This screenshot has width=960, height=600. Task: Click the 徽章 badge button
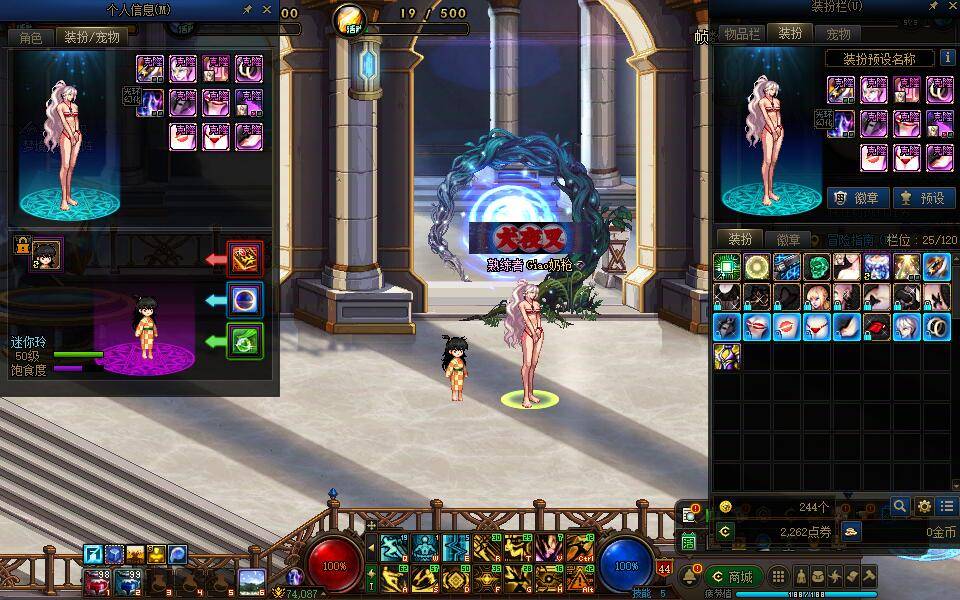tap(857, 198)
